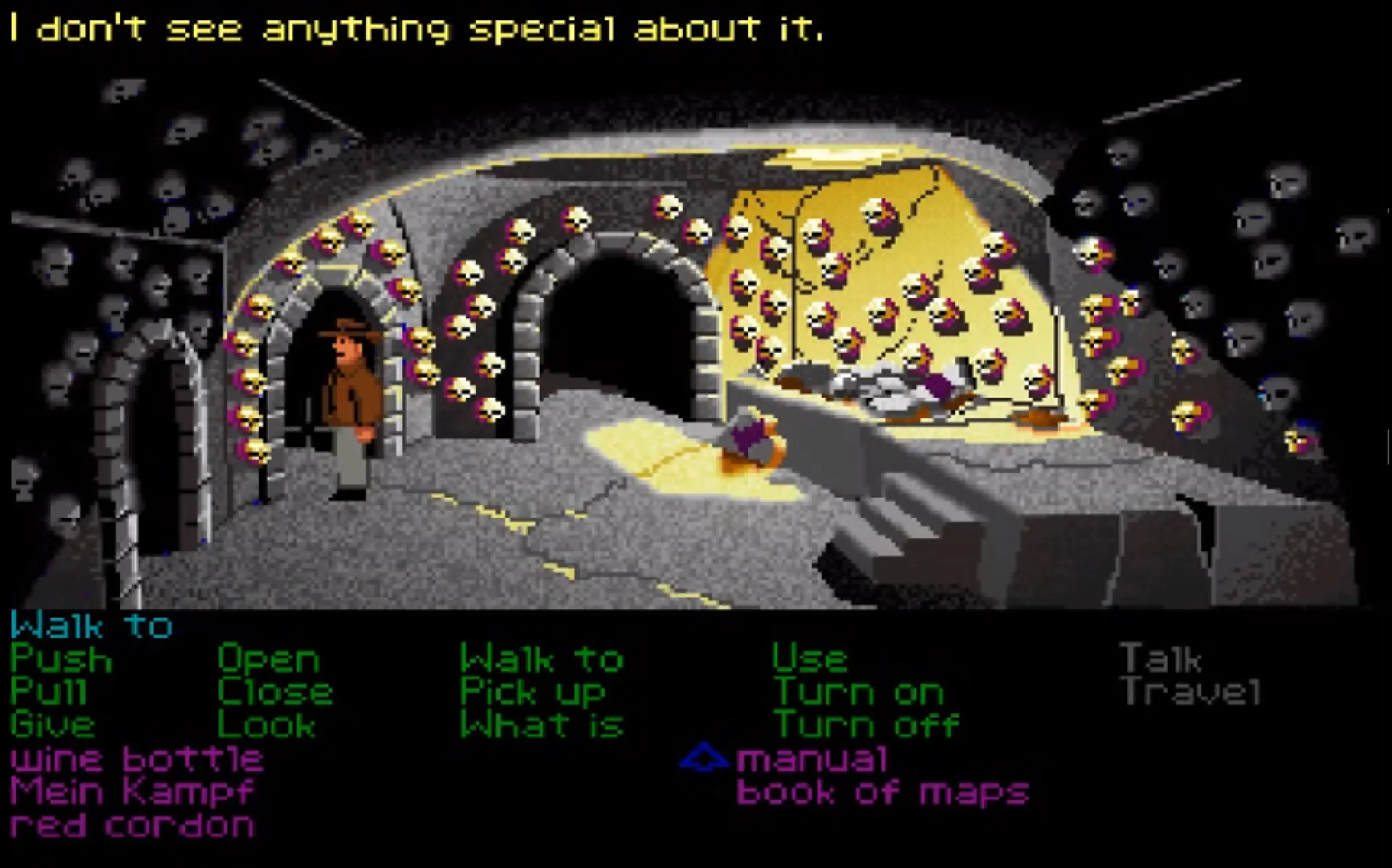Click the Turn off verb
The width and height of the screenshot is (1392, 868).
coord(866,725)
